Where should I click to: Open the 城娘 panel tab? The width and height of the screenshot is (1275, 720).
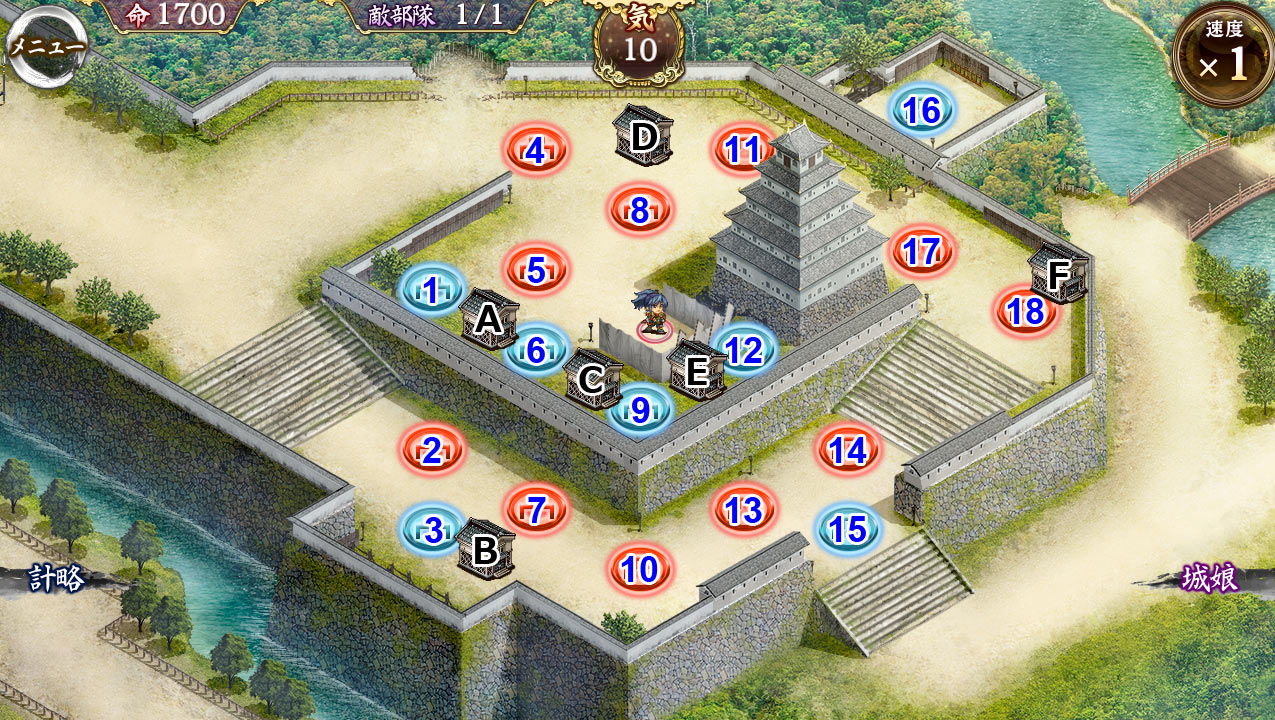coord(1210,578)
